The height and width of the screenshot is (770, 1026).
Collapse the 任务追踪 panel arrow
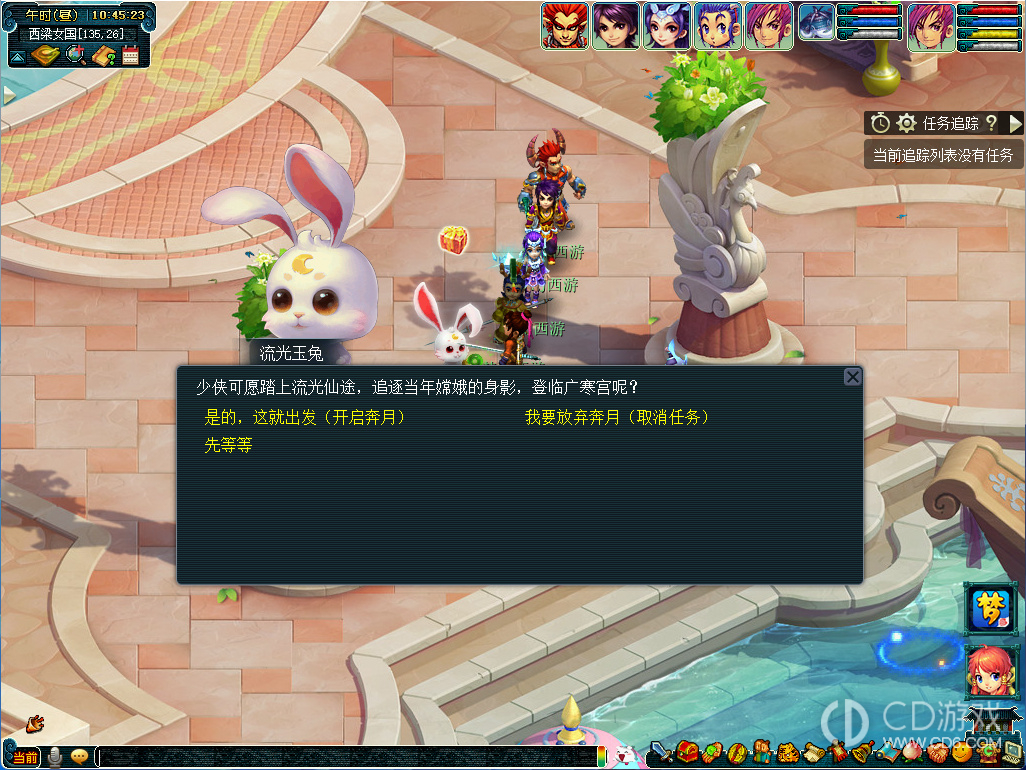point(1015,123)
